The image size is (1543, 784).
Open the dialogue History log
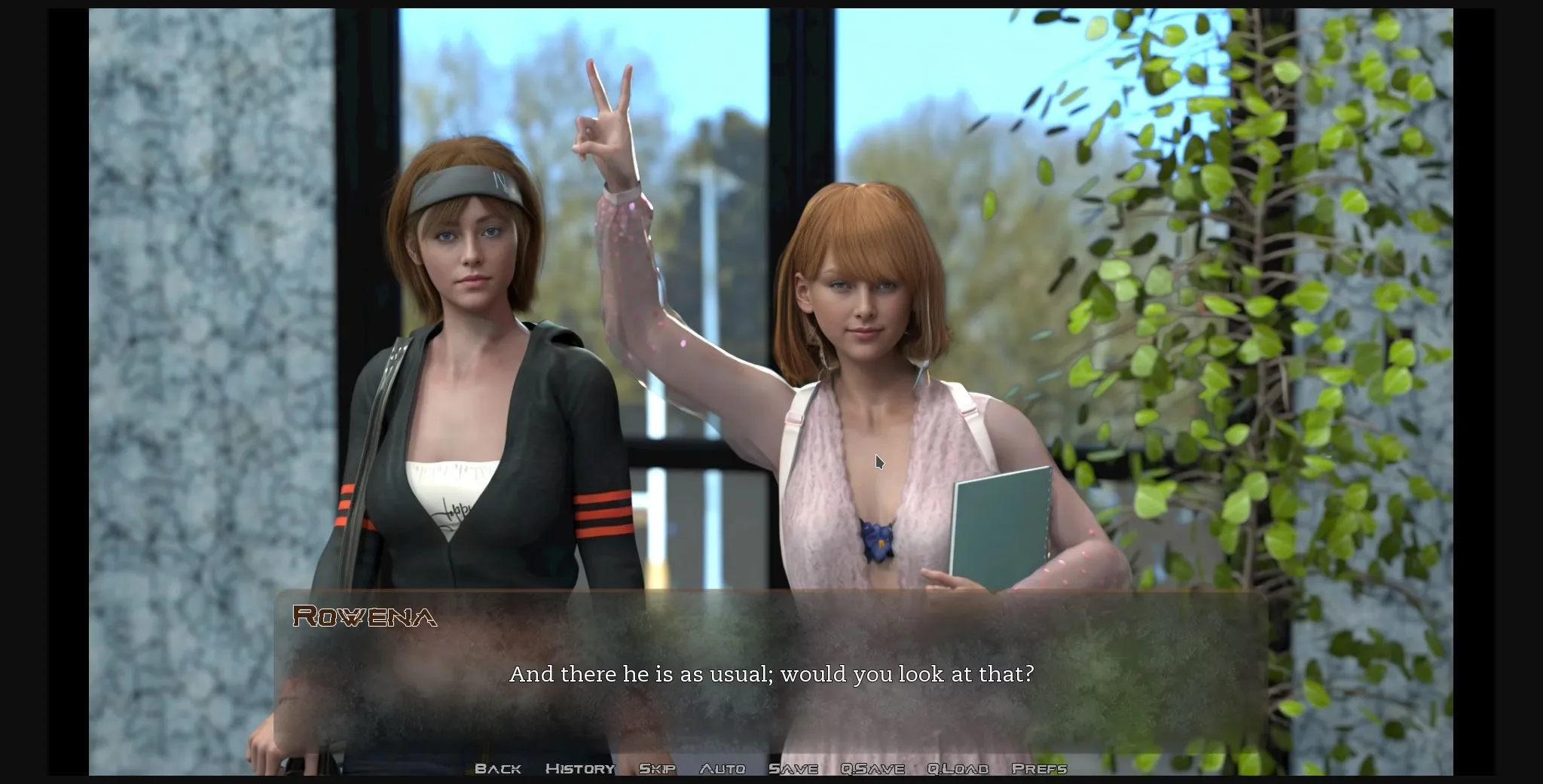580,768
